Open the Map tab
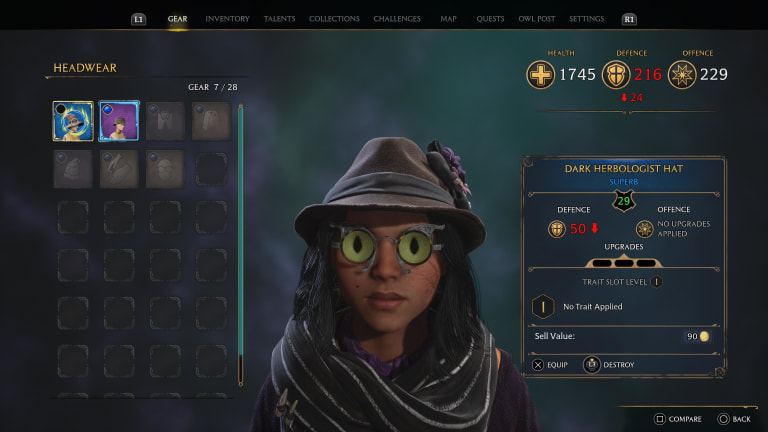 point(448,19)
